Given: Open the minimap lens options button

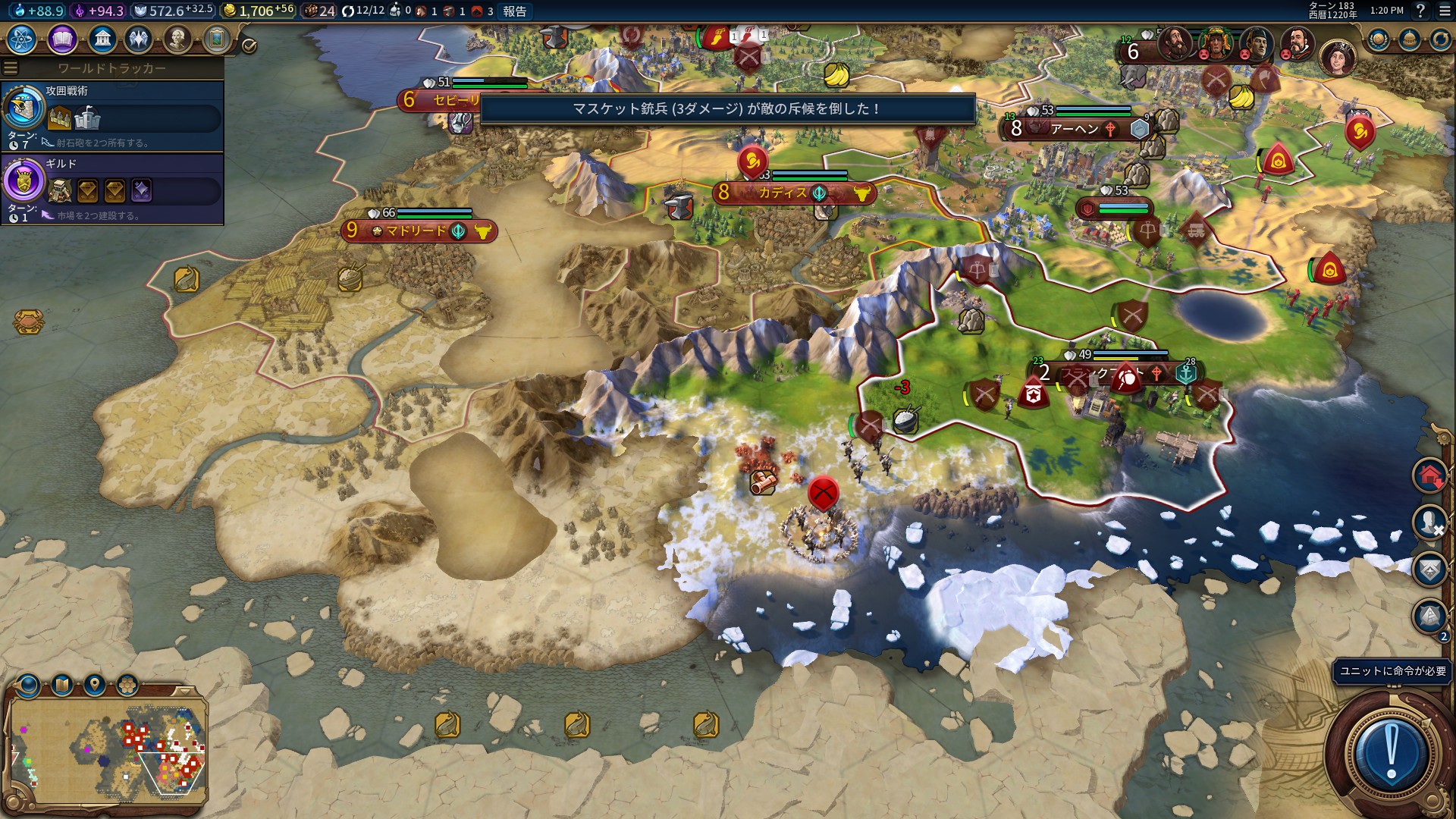Looking at the screenshot, I should [30, 686].
